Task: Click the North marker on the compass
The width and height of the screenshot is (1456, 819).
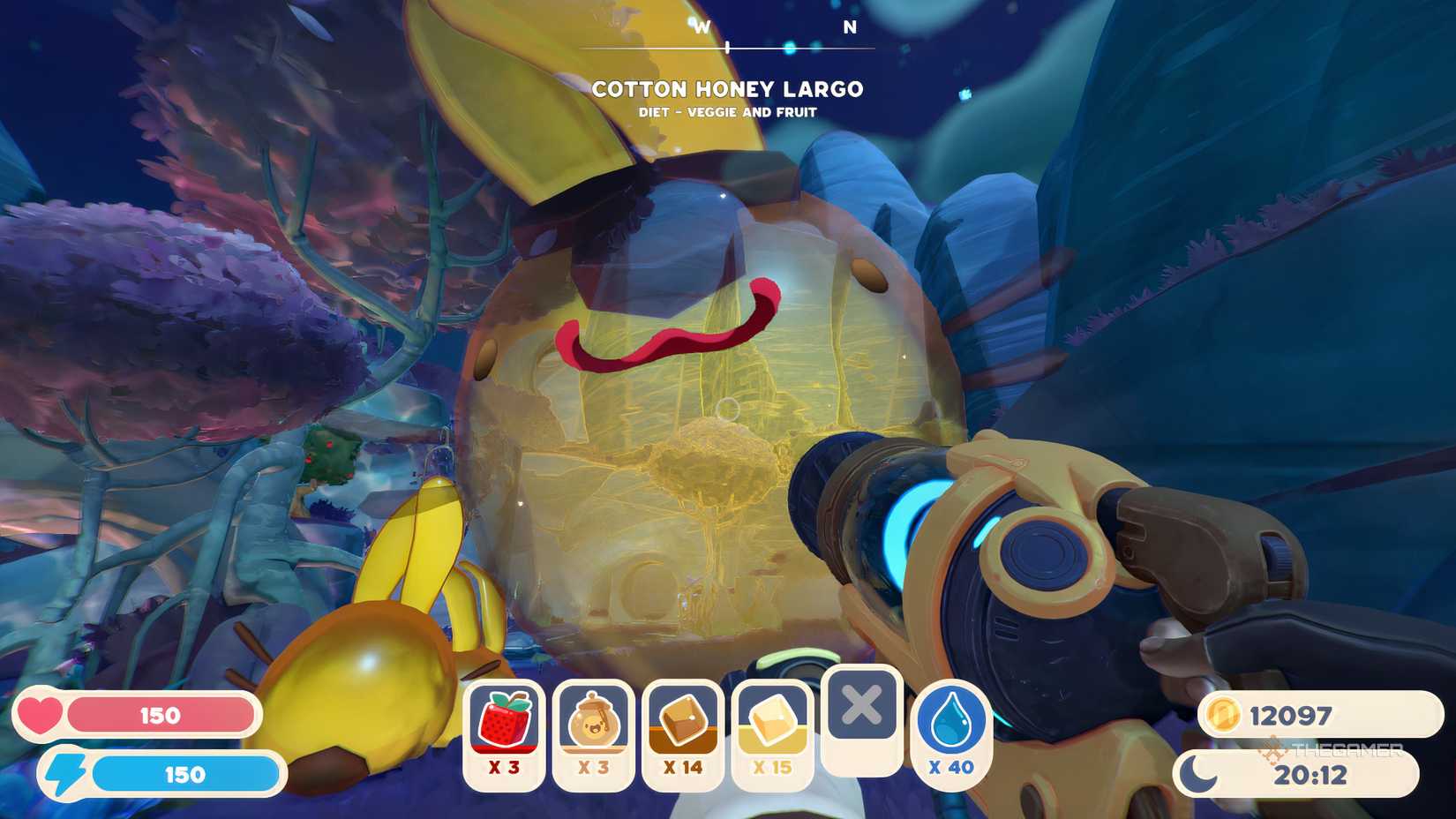Action: point(849,27)
